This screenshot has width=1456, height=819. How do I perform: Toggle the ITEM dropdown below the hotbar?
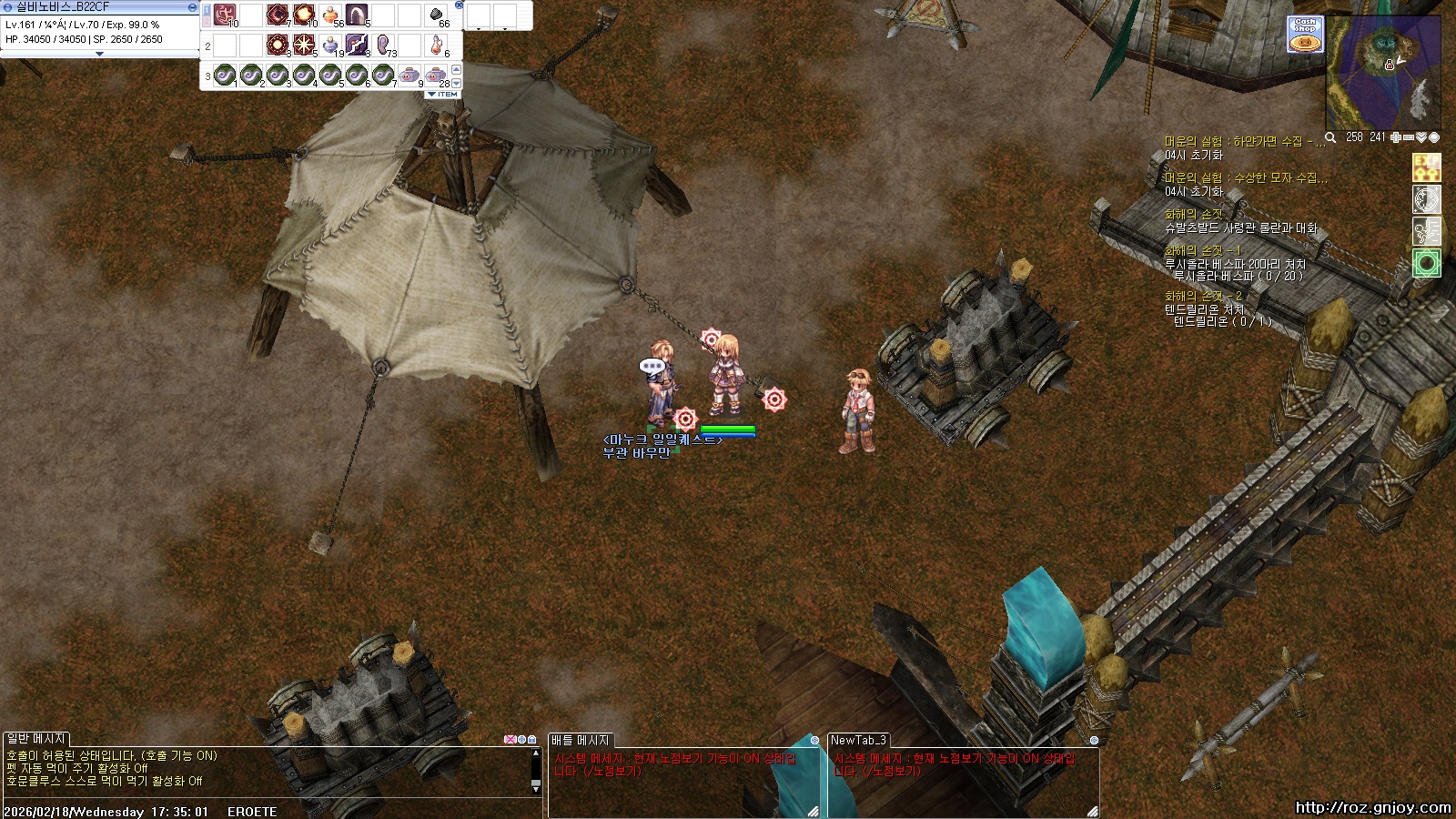443,94
